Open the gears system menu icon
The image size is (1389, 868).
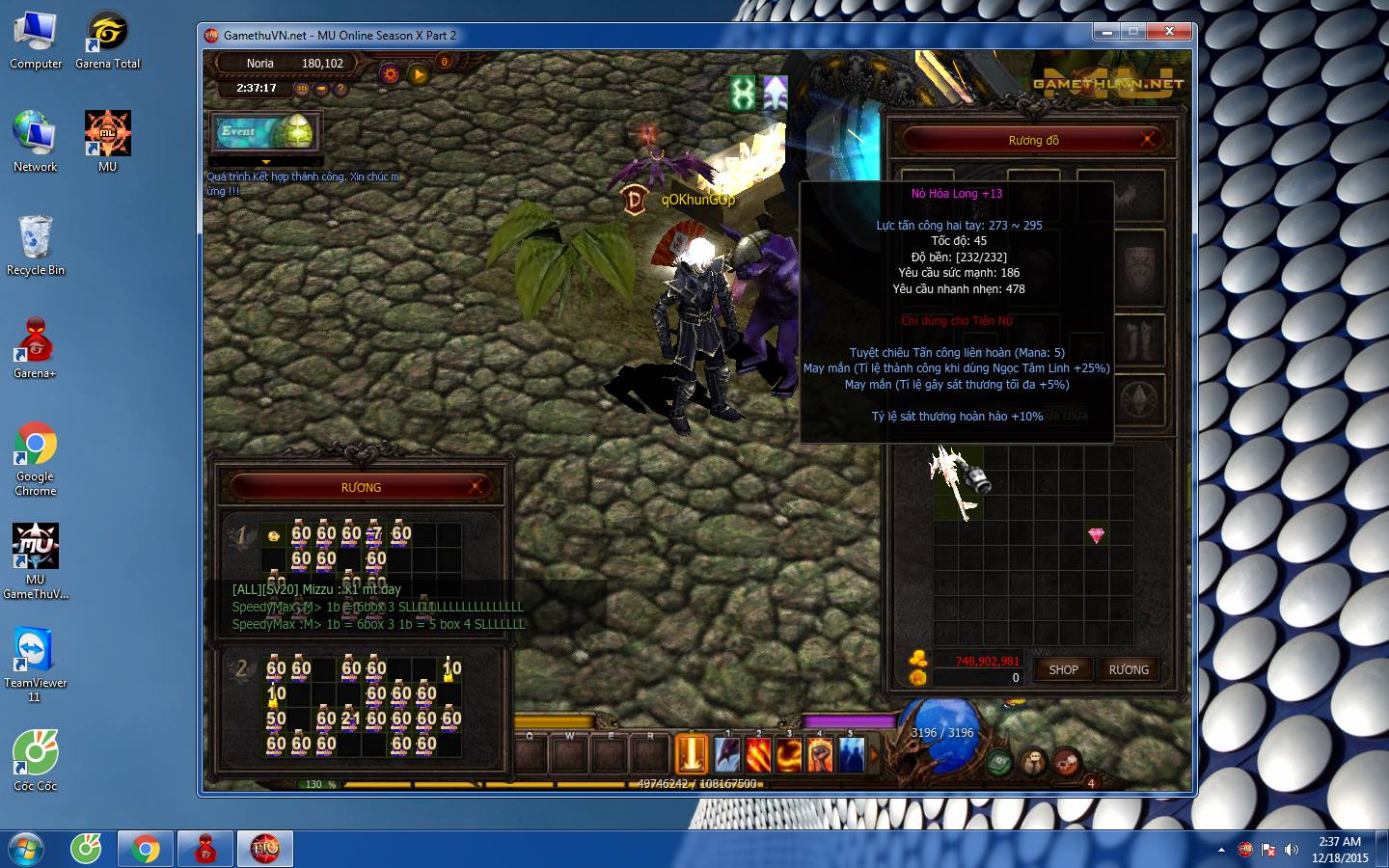pyautogui.click(x=1066, y=763)
